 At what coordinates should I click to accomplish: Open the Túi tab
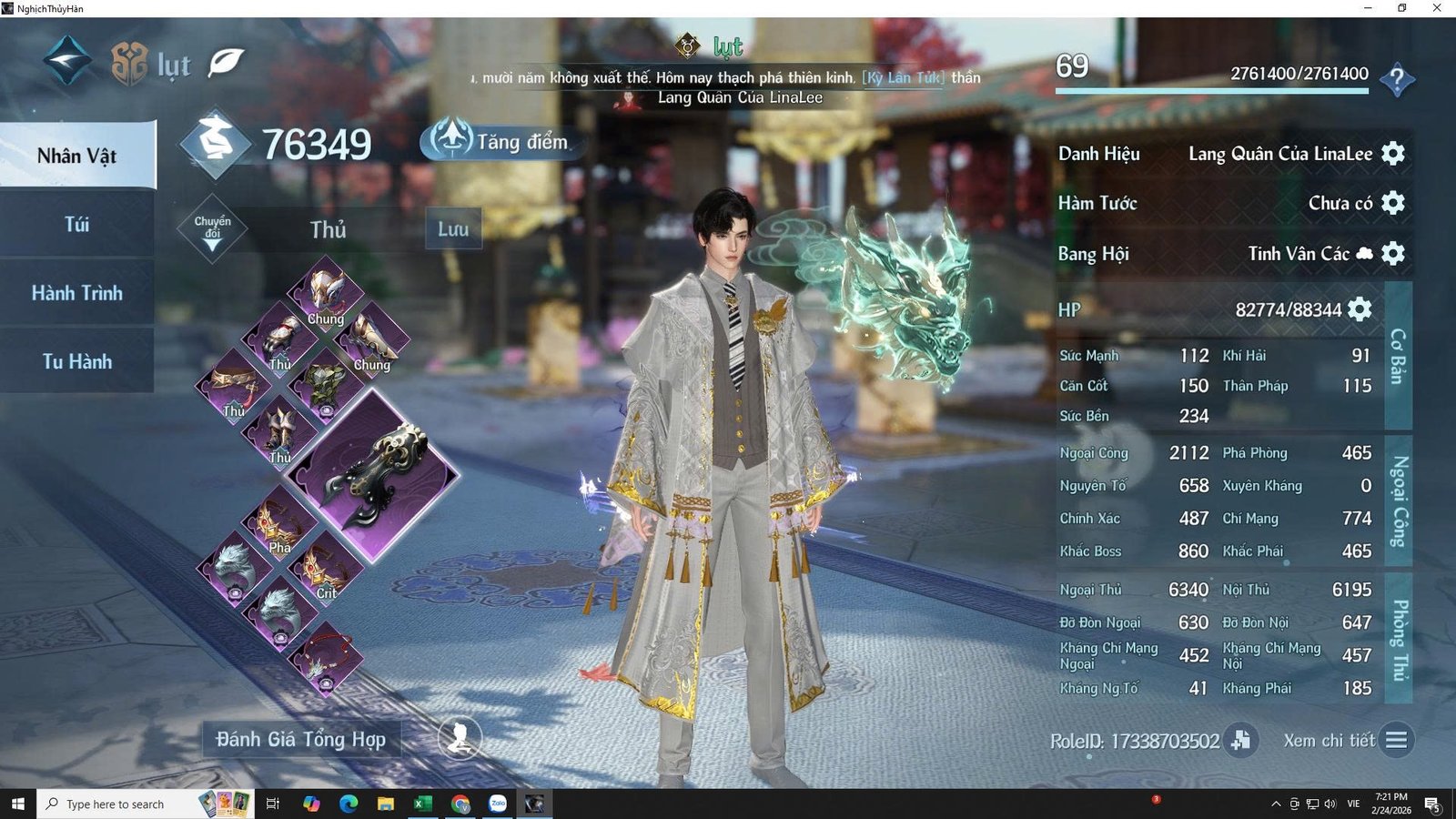point(77,224)
